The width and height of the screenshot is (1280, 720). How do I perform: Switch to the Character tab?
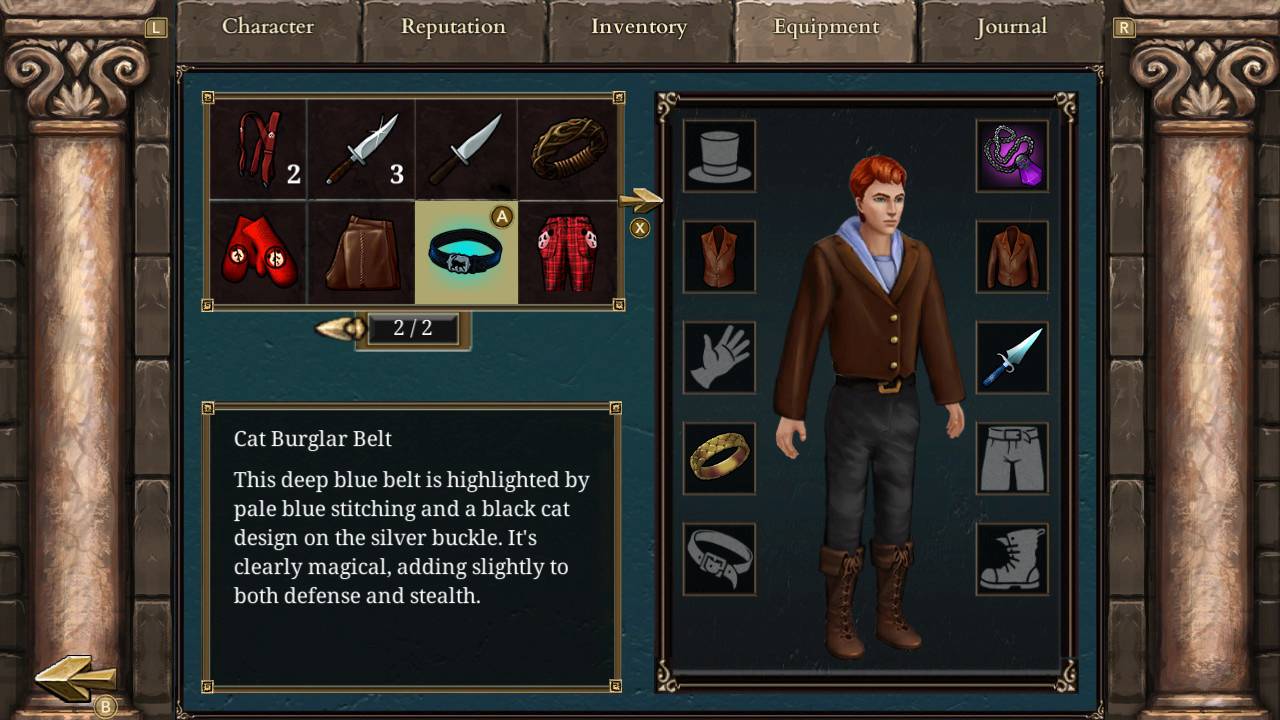coord(268,27)
